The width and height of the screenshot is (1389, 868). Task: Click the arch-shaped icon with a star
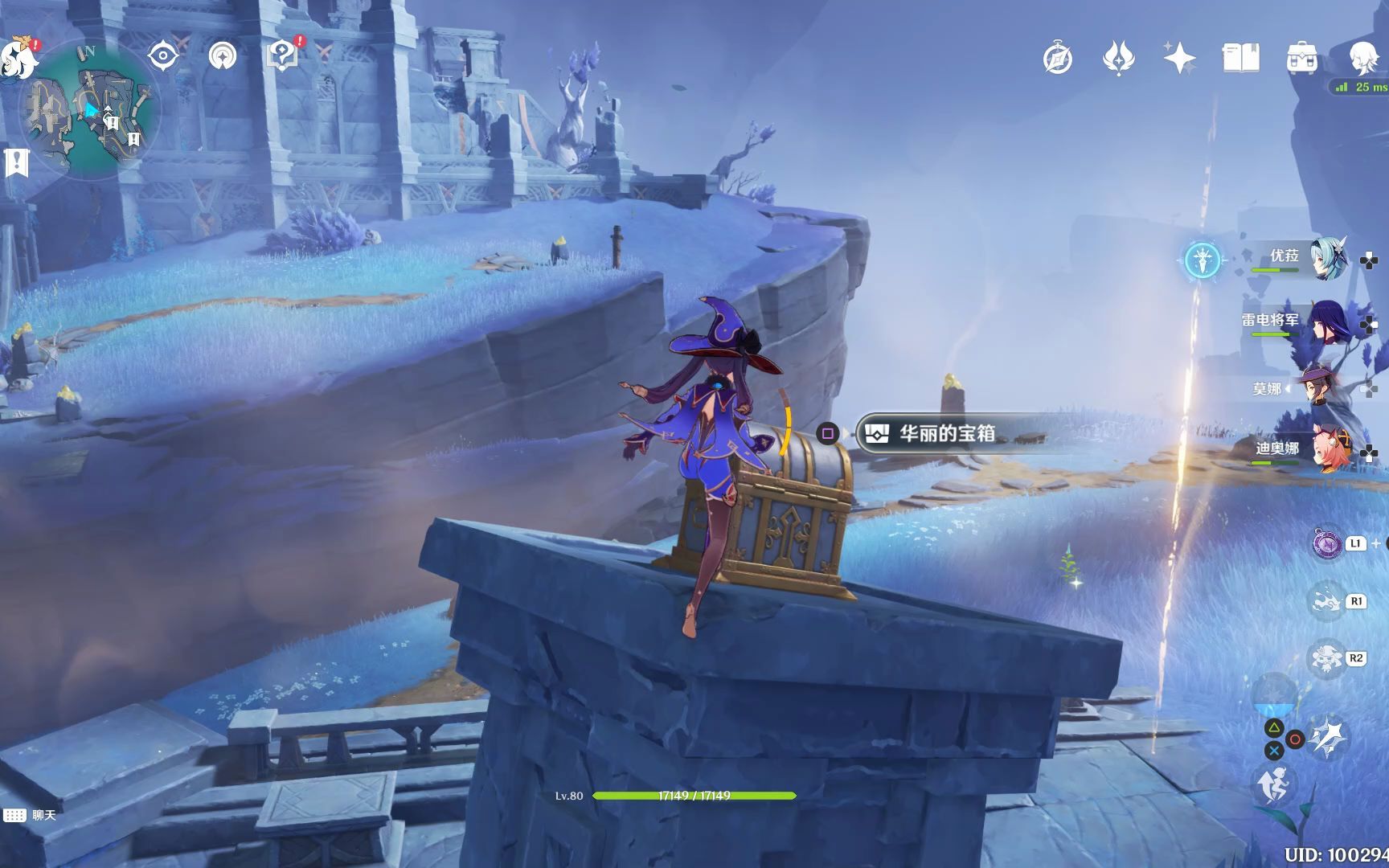223,56
